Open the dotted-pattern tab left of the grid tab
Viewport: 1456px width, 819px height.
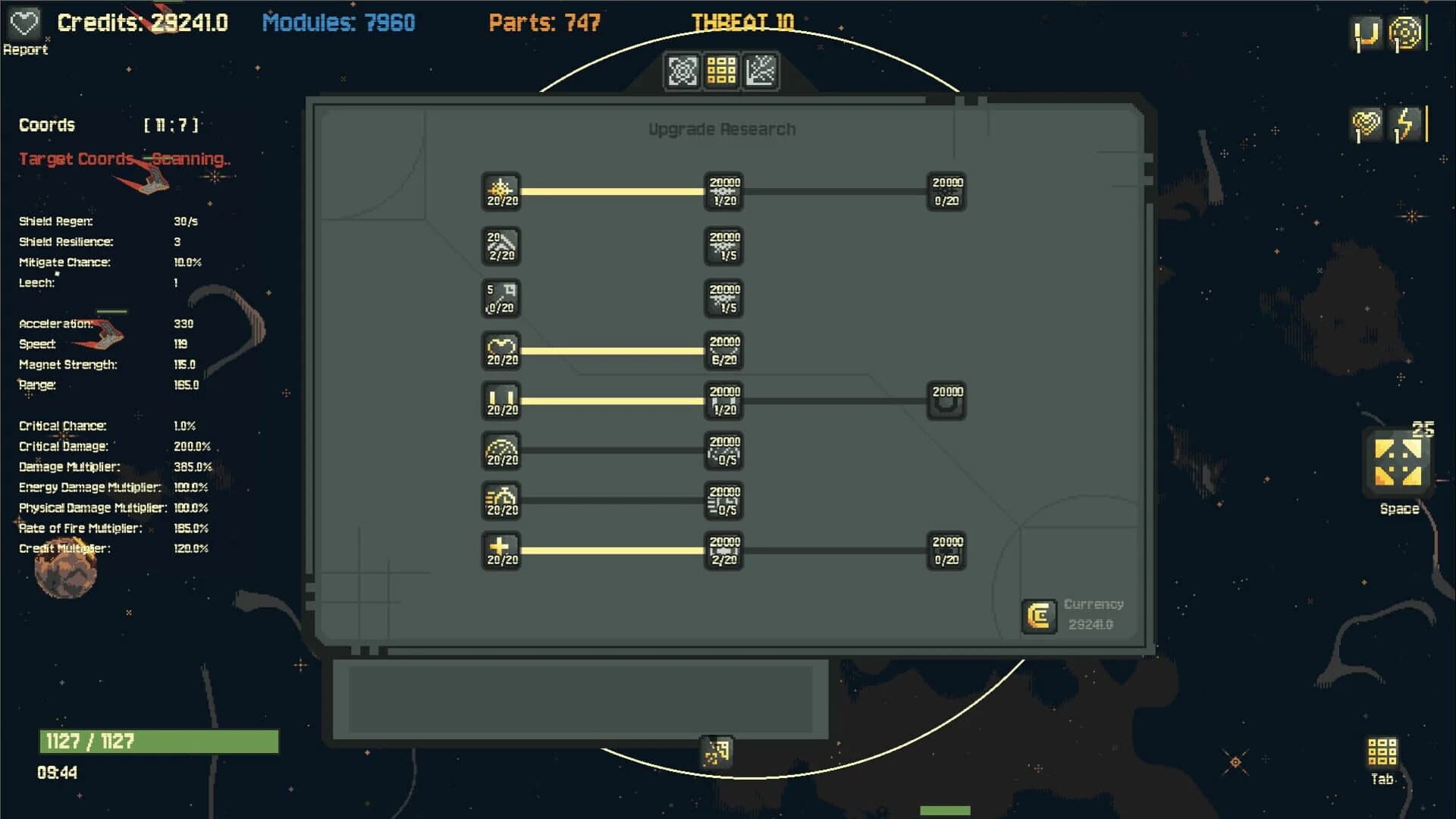(x=683, y=71)
